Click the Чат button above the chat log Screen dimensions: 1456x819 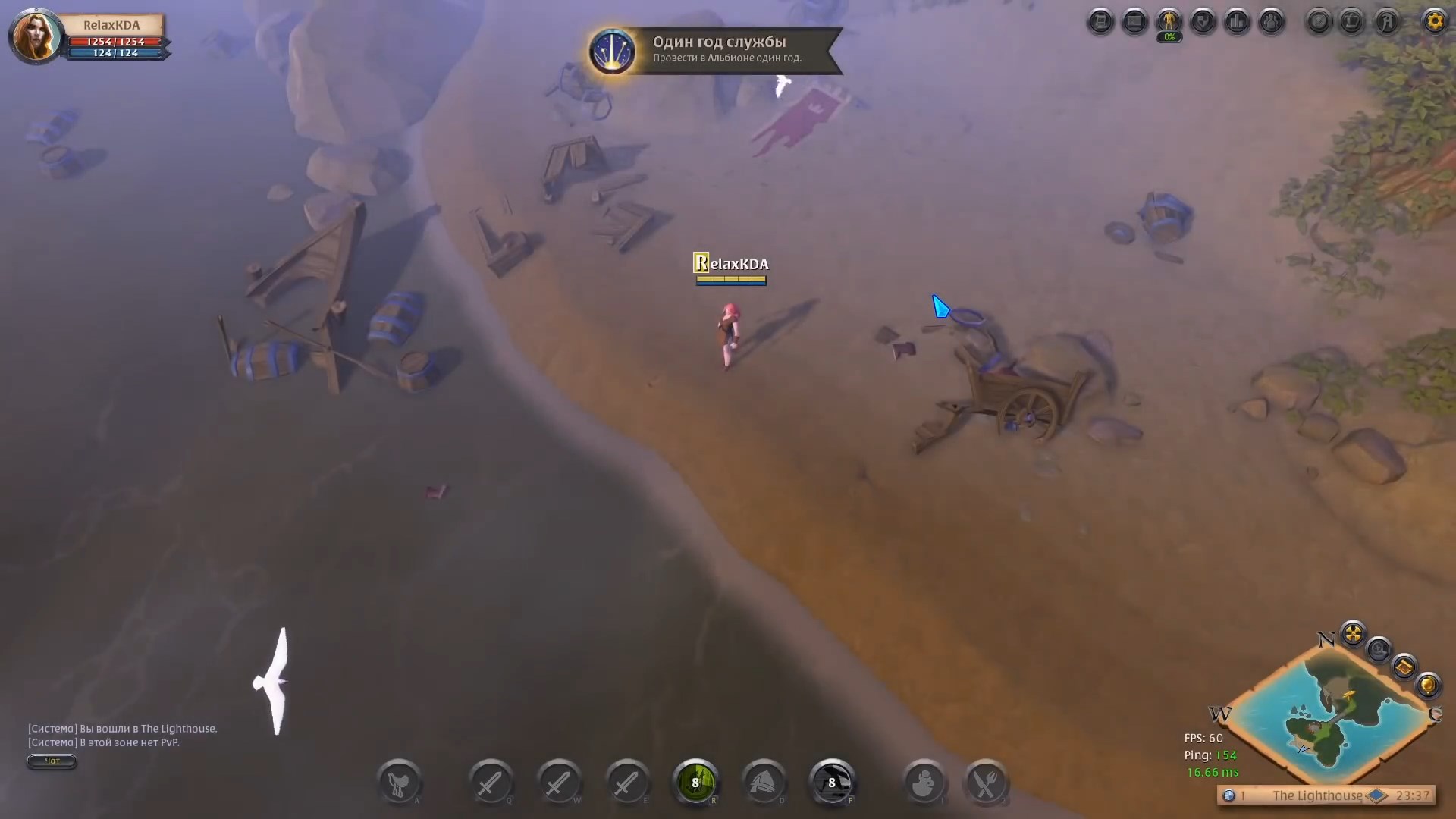(x=51, y=761)
